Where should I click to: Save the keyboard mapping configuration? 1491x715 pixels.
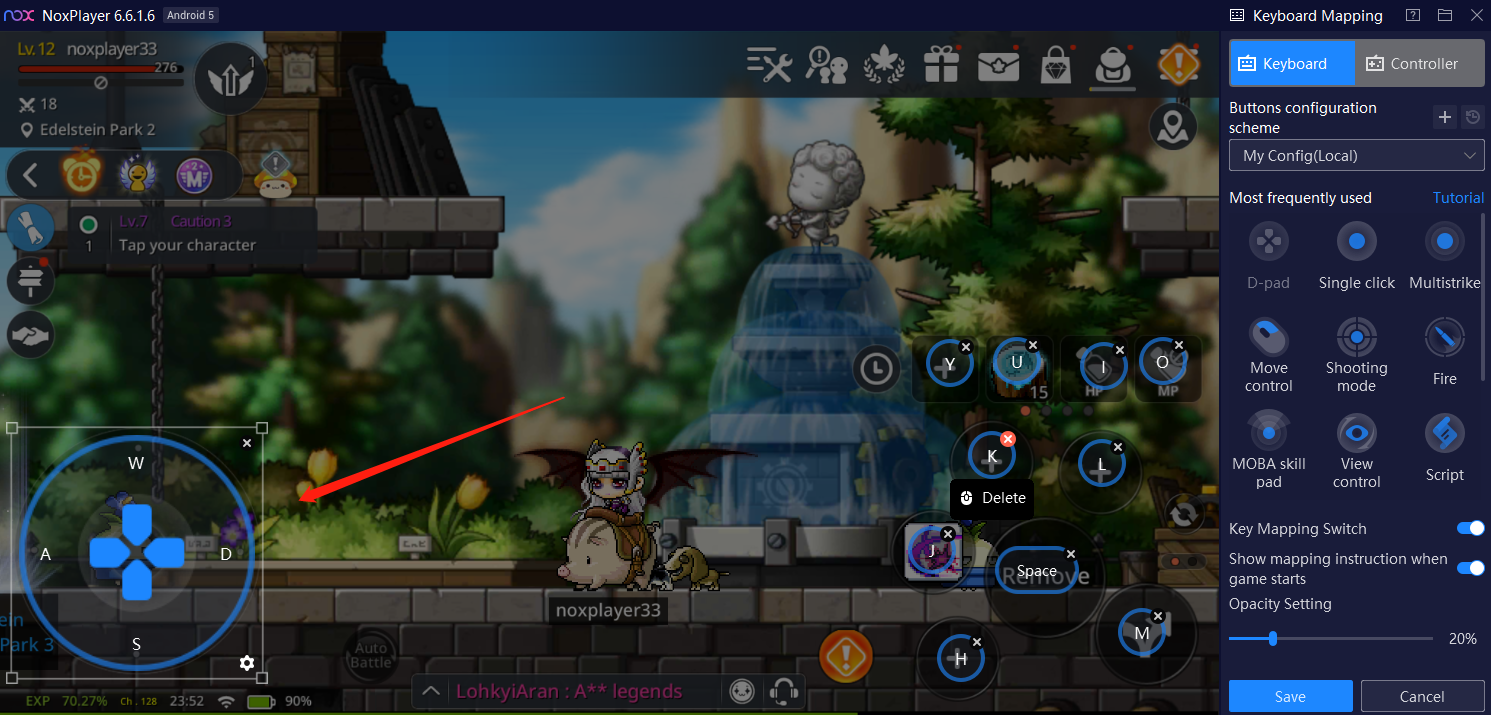tap(1290, 696)
